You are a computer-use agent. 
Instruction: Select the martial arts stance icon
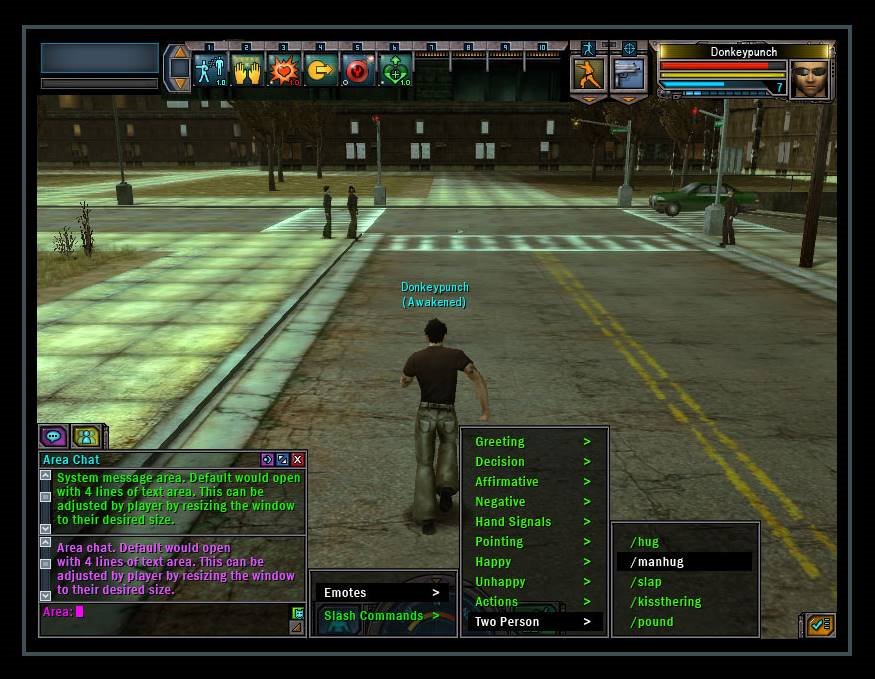tap(588, 73)
